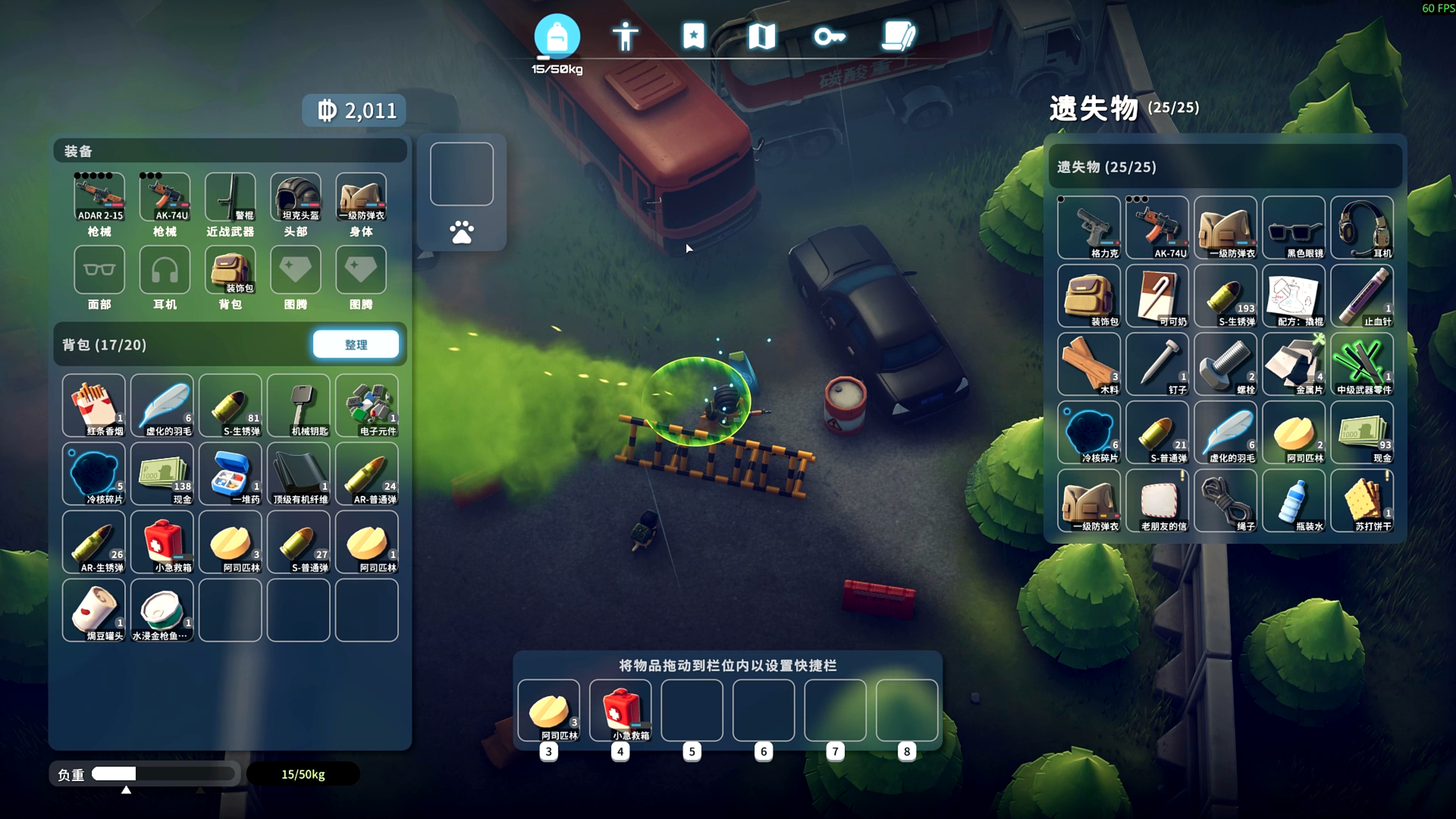Take the 格力克 pistol from loot
Viewport: 1456px width, 819px height.
coord(1089,227)
